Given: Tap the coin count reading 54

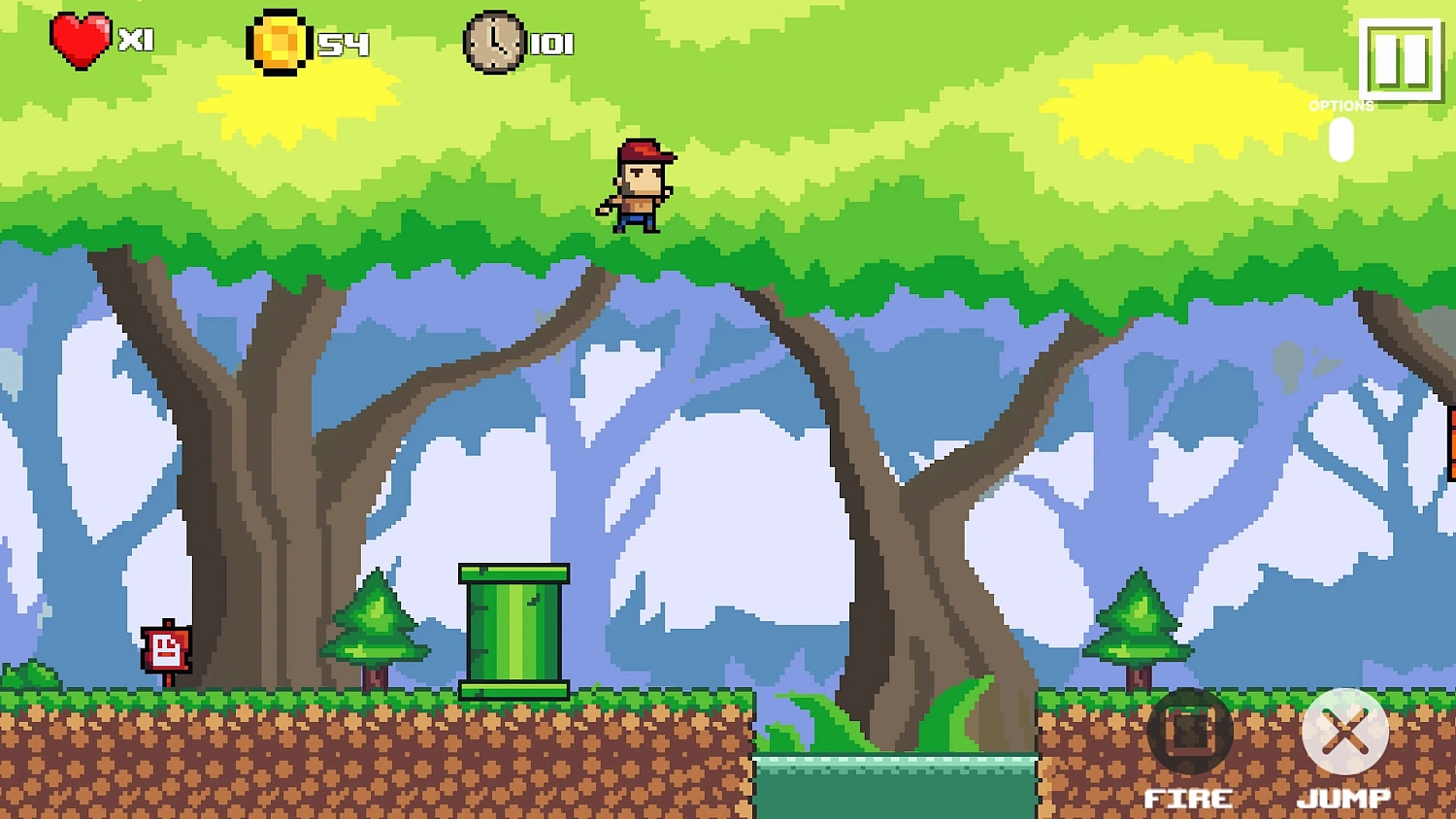Looking at the screenshot, I should pyautogui.click(x=342, y=43).
